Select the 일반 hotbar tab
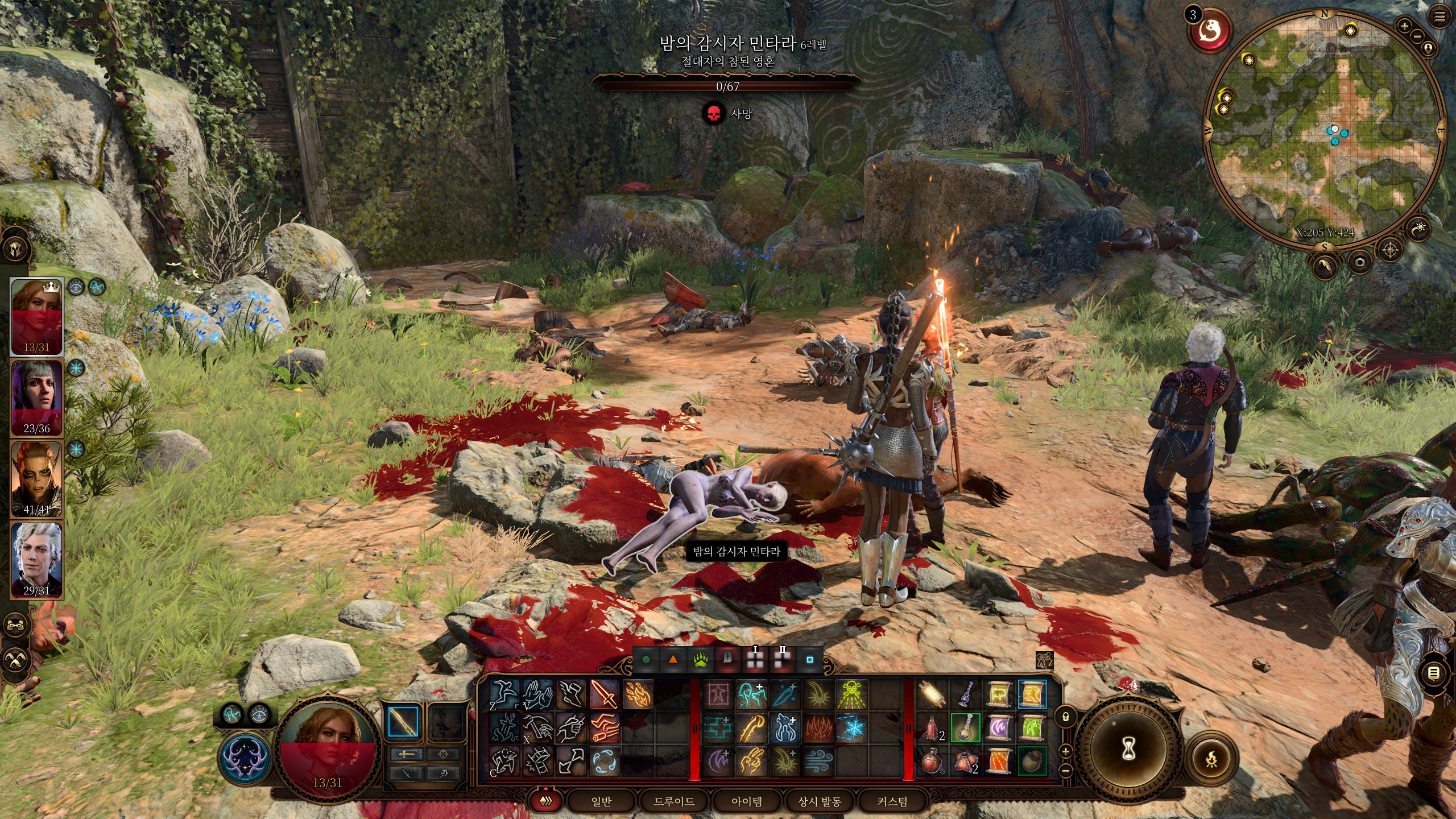Viewport: 1456px width, 819px height. coord(601,801)
